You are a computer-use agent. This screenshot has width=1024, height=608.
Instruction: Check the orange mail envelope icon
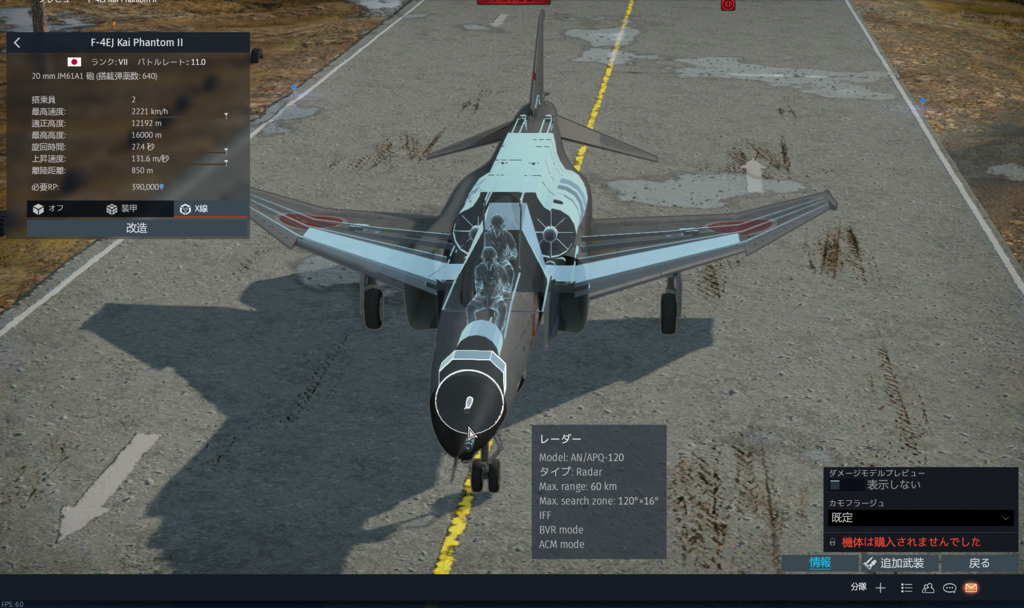point(970,588)
